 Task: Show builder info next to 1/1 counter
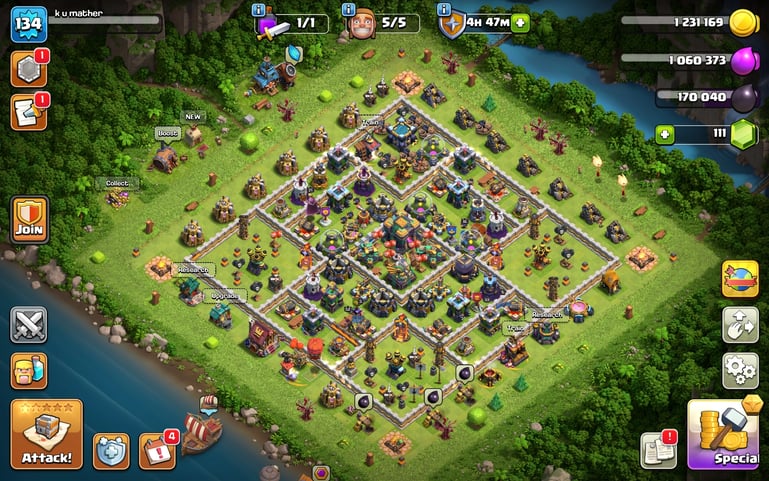[259, 9]
